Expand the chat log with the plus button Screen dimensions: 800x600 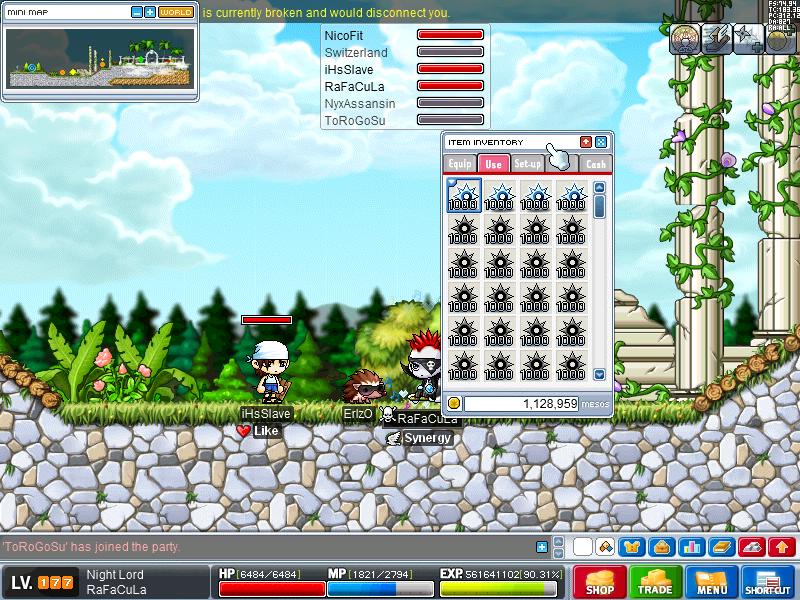coord(542,547)
